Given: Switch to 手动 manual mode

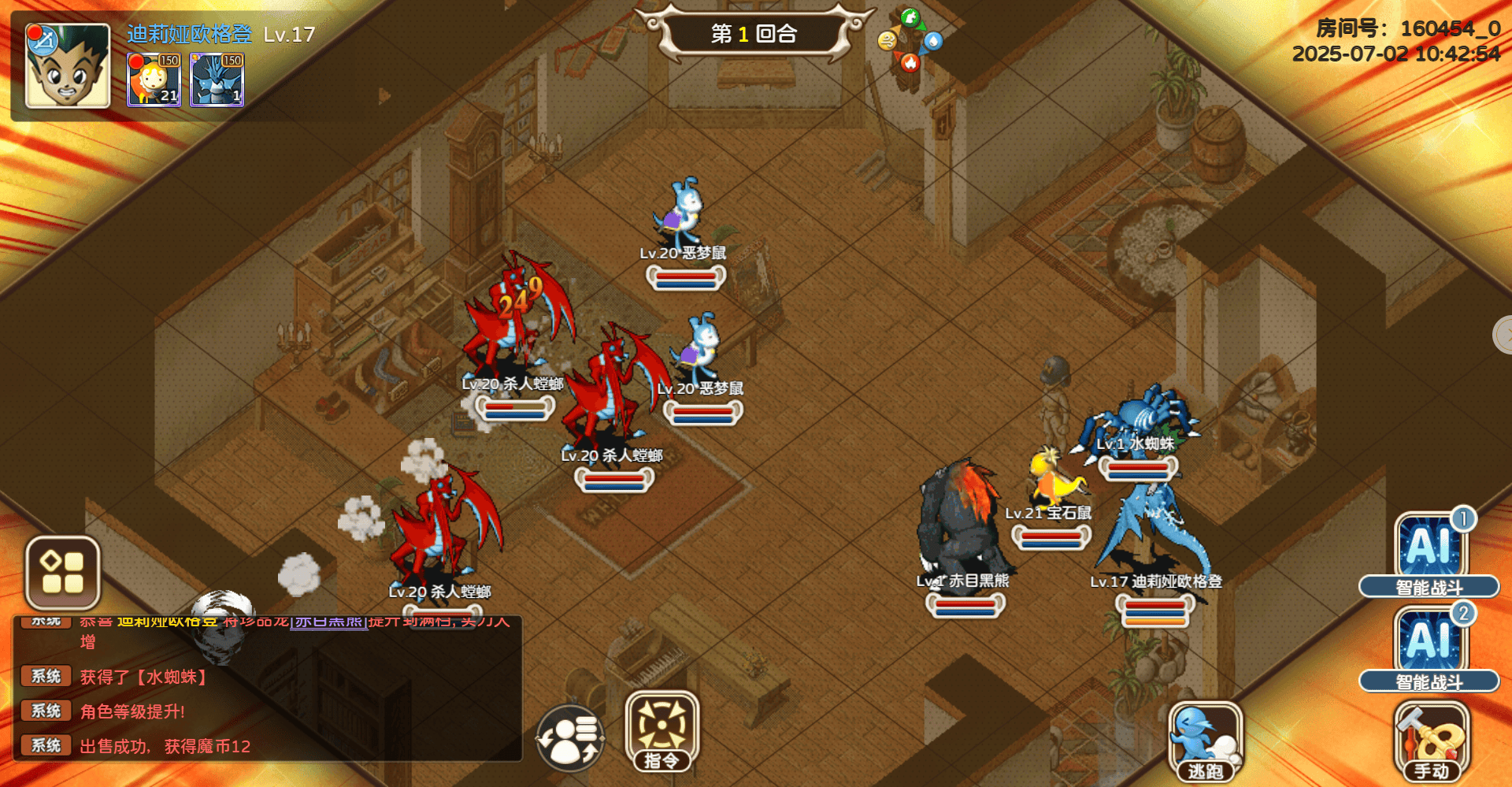Looking at the screenshot, I should 1431,741.
